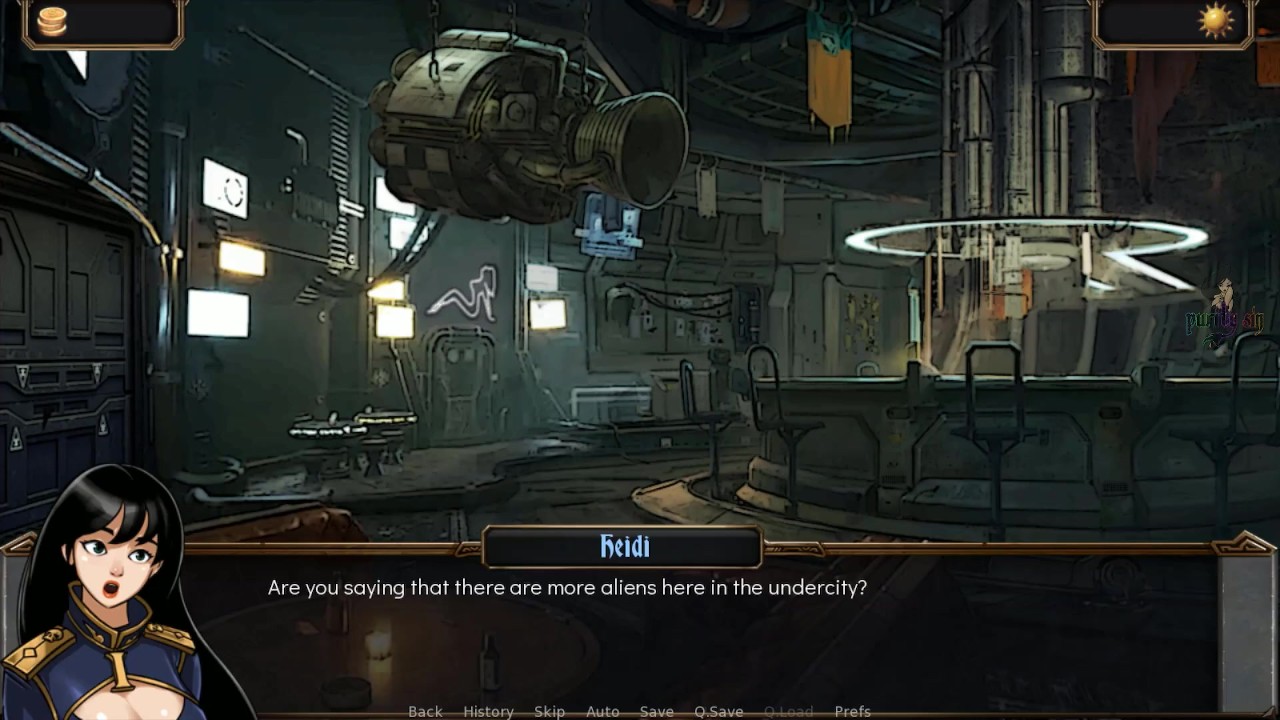Screen dimensions: 1280x720
Task: Open the dialogue History log
Action: click(x=488, y=711)
